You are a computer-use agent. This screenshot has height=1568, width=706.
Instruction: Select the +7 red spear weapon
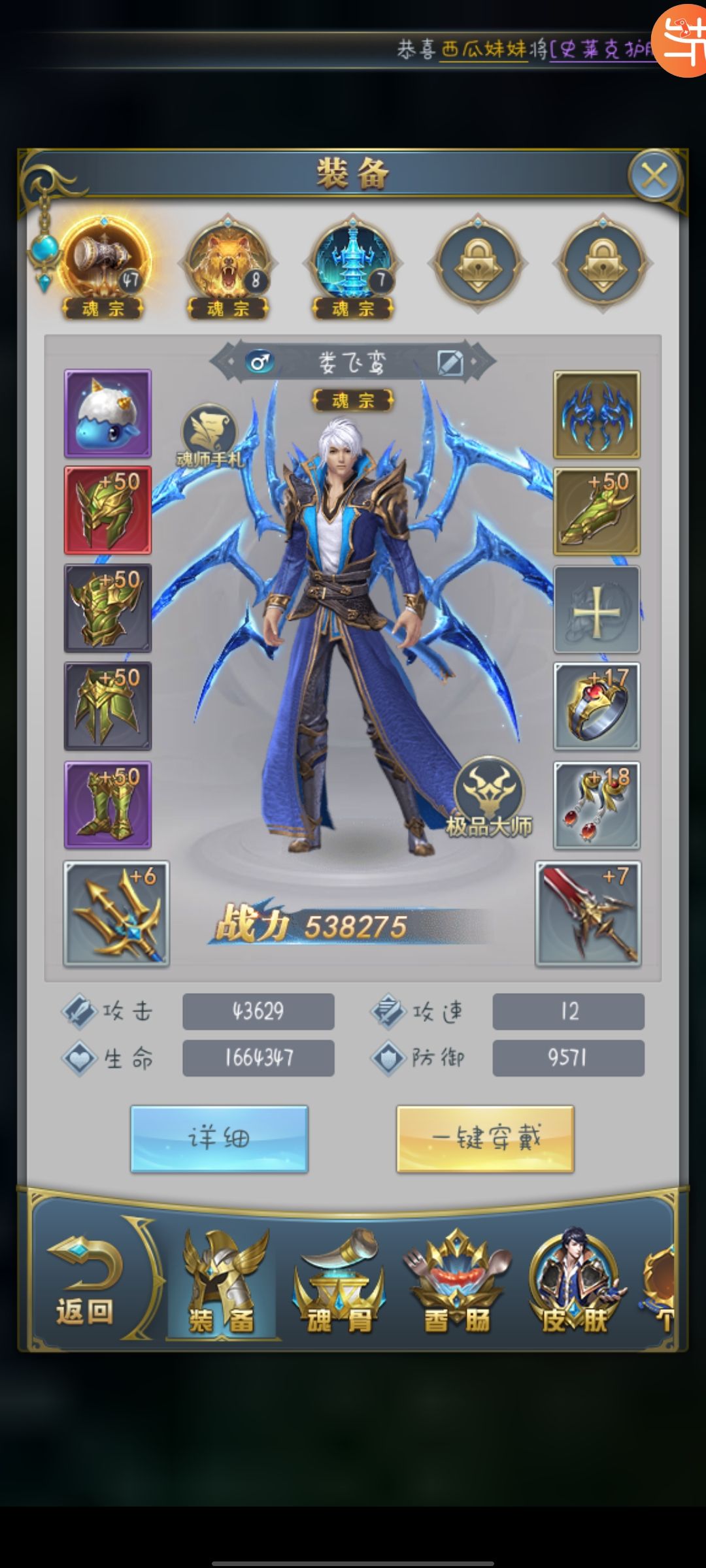click(588, 913)
